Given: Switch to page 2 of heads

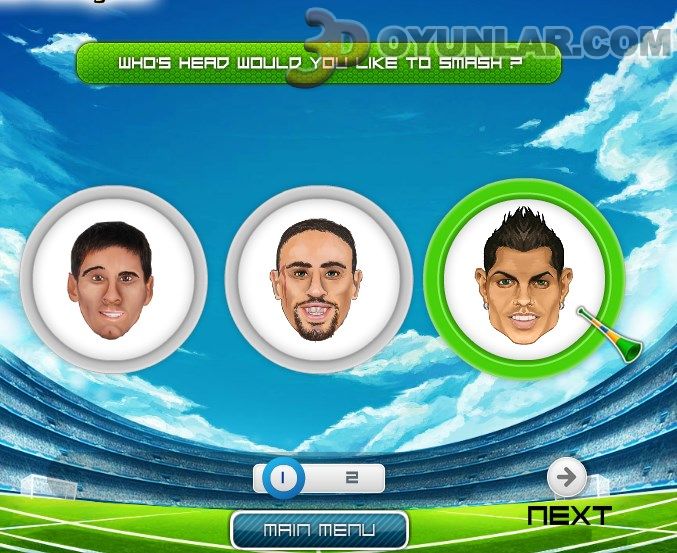Looking at the screenshot, I should pyautogui.click(x=352, y=478).
